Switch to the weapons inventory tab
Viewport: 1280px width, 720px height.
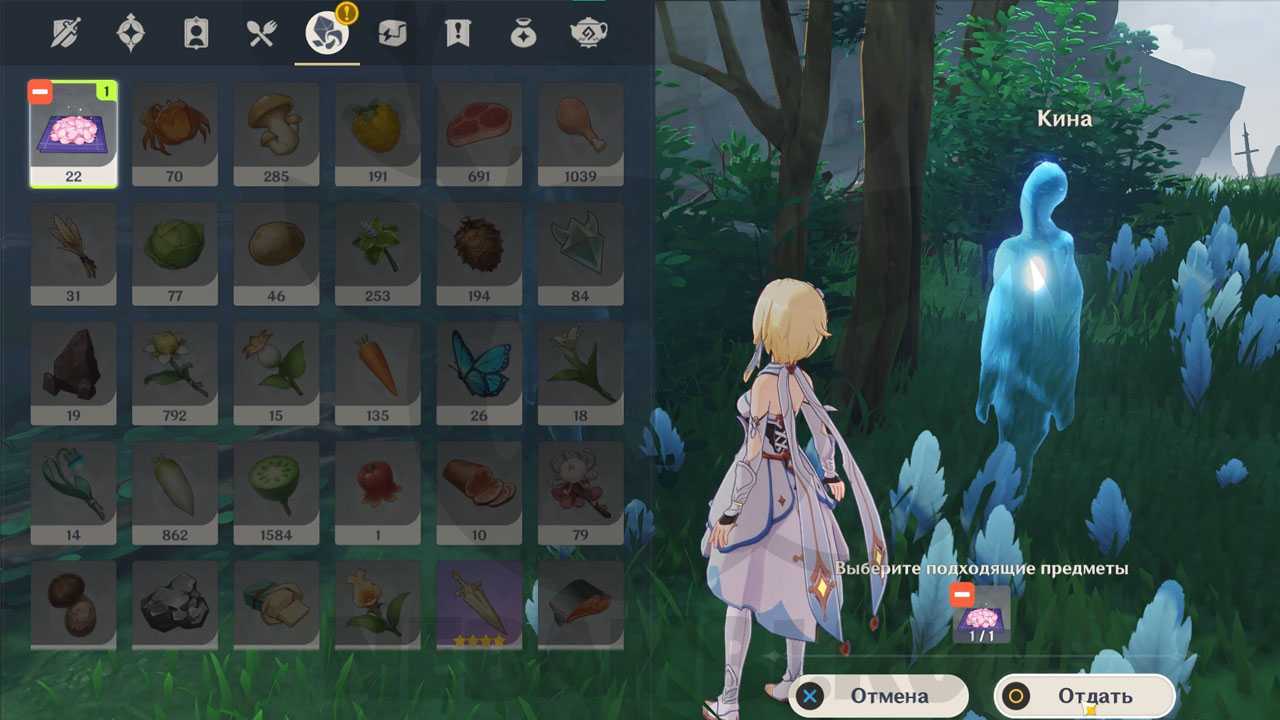pyautogui.click(x=68, y=34)
